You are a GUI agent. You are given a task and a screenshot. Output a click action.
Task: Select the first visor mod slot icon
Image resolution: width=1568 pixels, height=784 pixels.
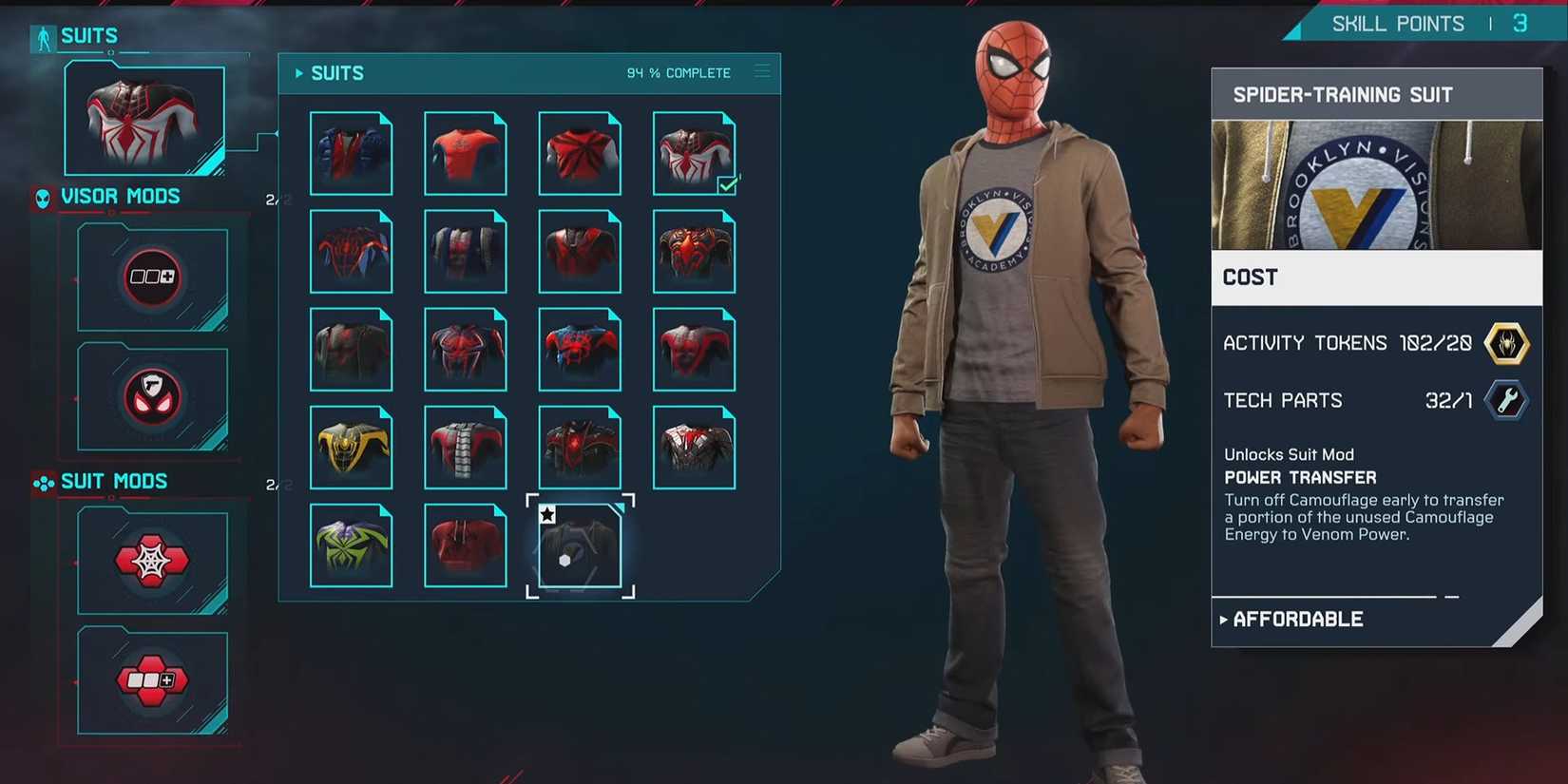click(152, 277)
